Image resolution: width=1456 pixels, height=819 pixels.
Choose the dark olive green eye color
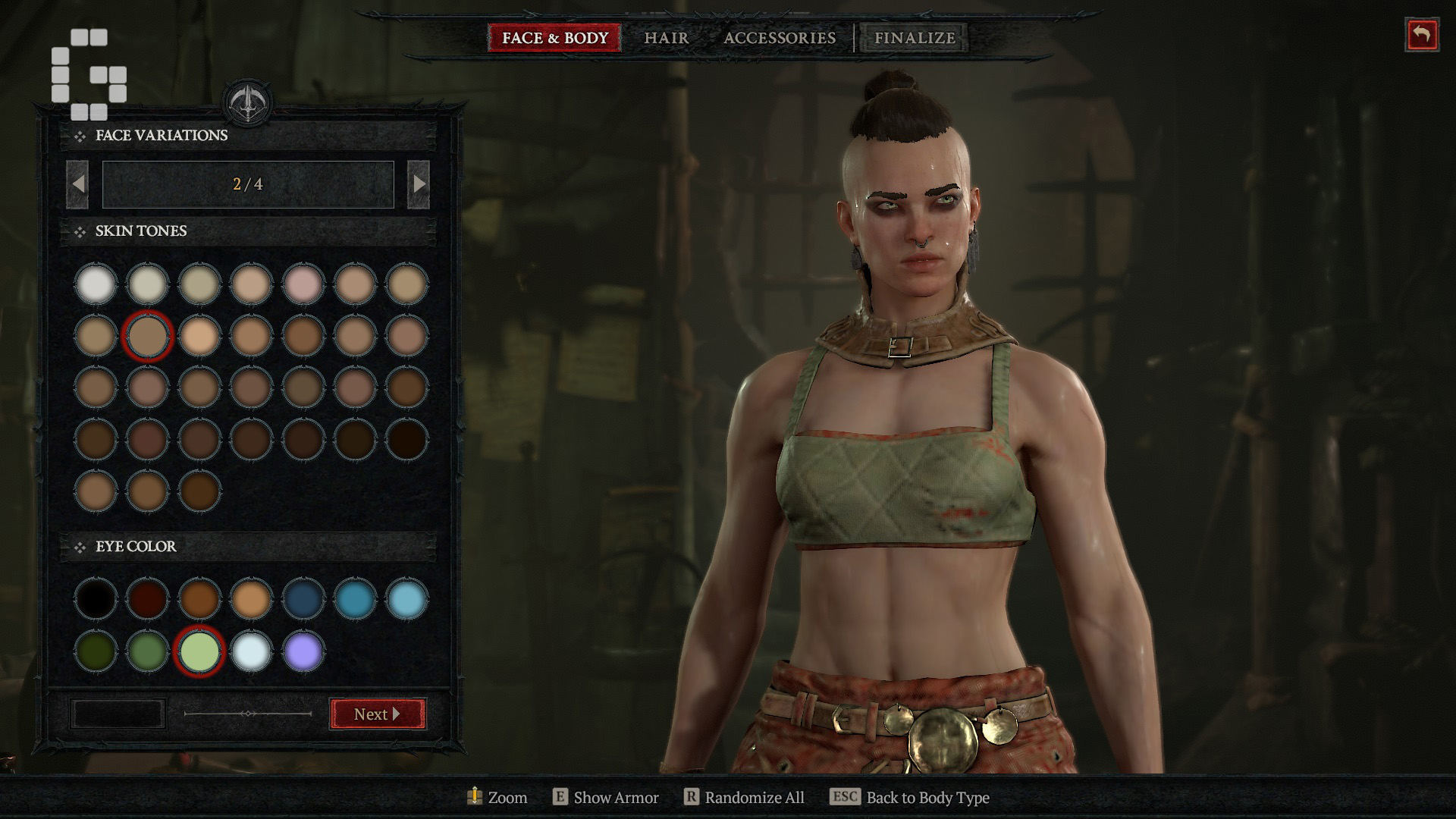coord(96,651)
